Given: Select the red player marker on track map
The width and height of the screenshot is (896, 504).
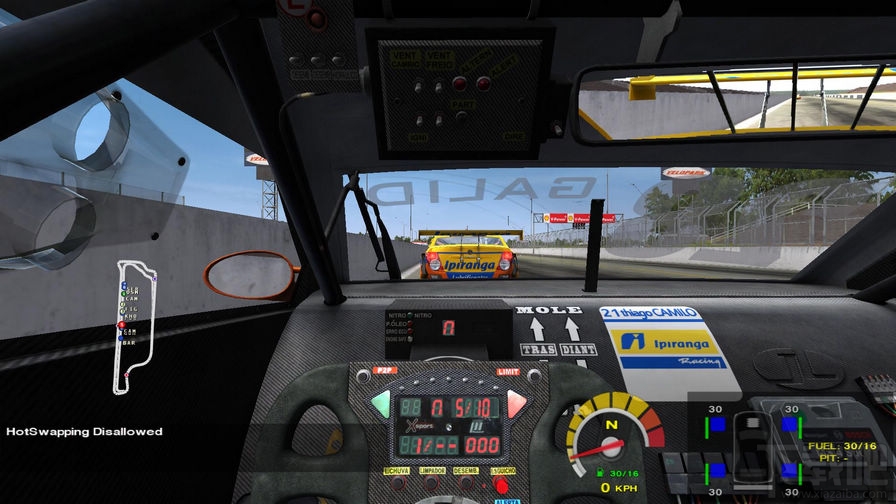Looking at the screenshot, I should (x=122, y=325).
